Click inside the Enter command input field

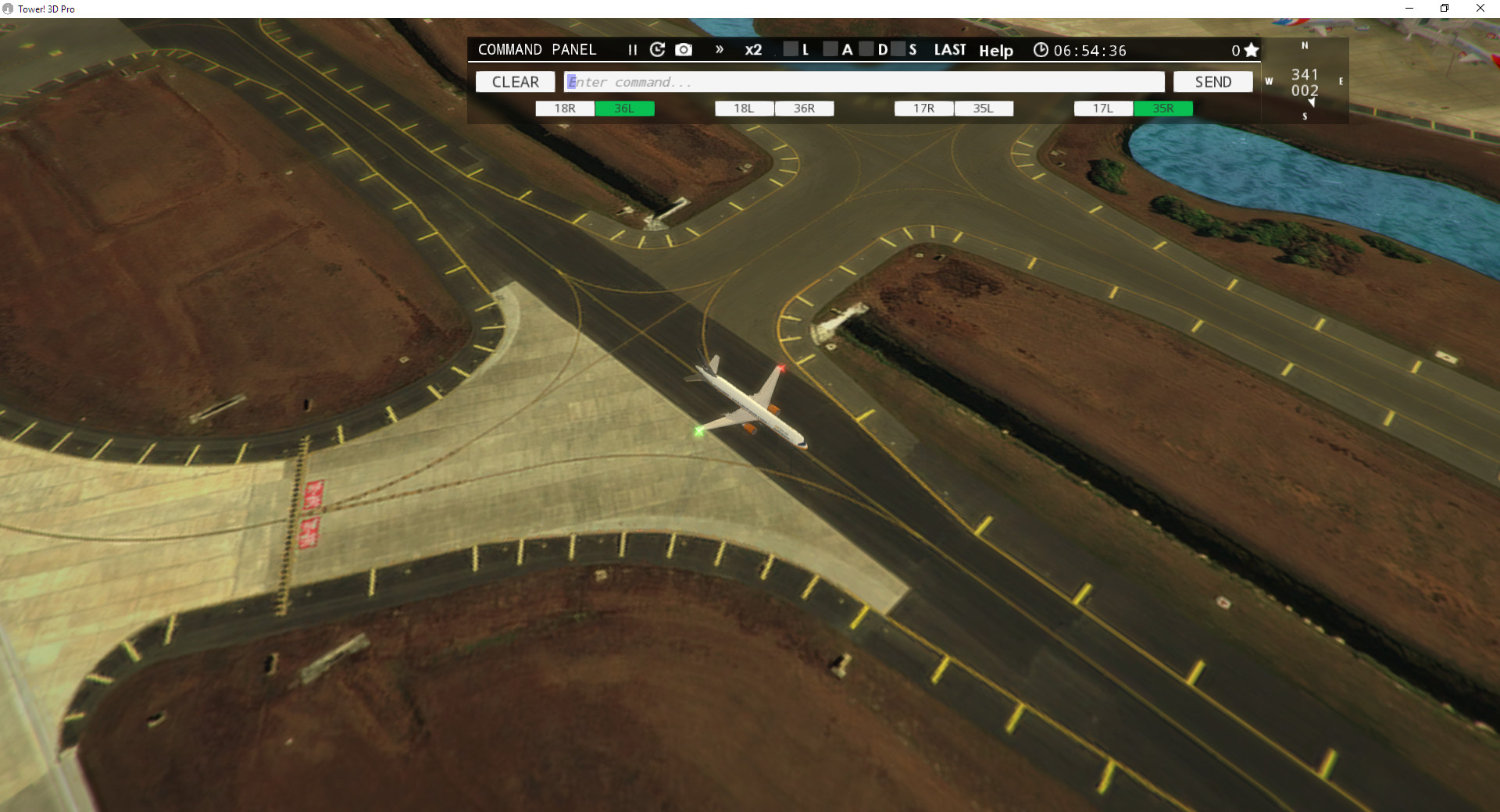(x=859, y=81)
